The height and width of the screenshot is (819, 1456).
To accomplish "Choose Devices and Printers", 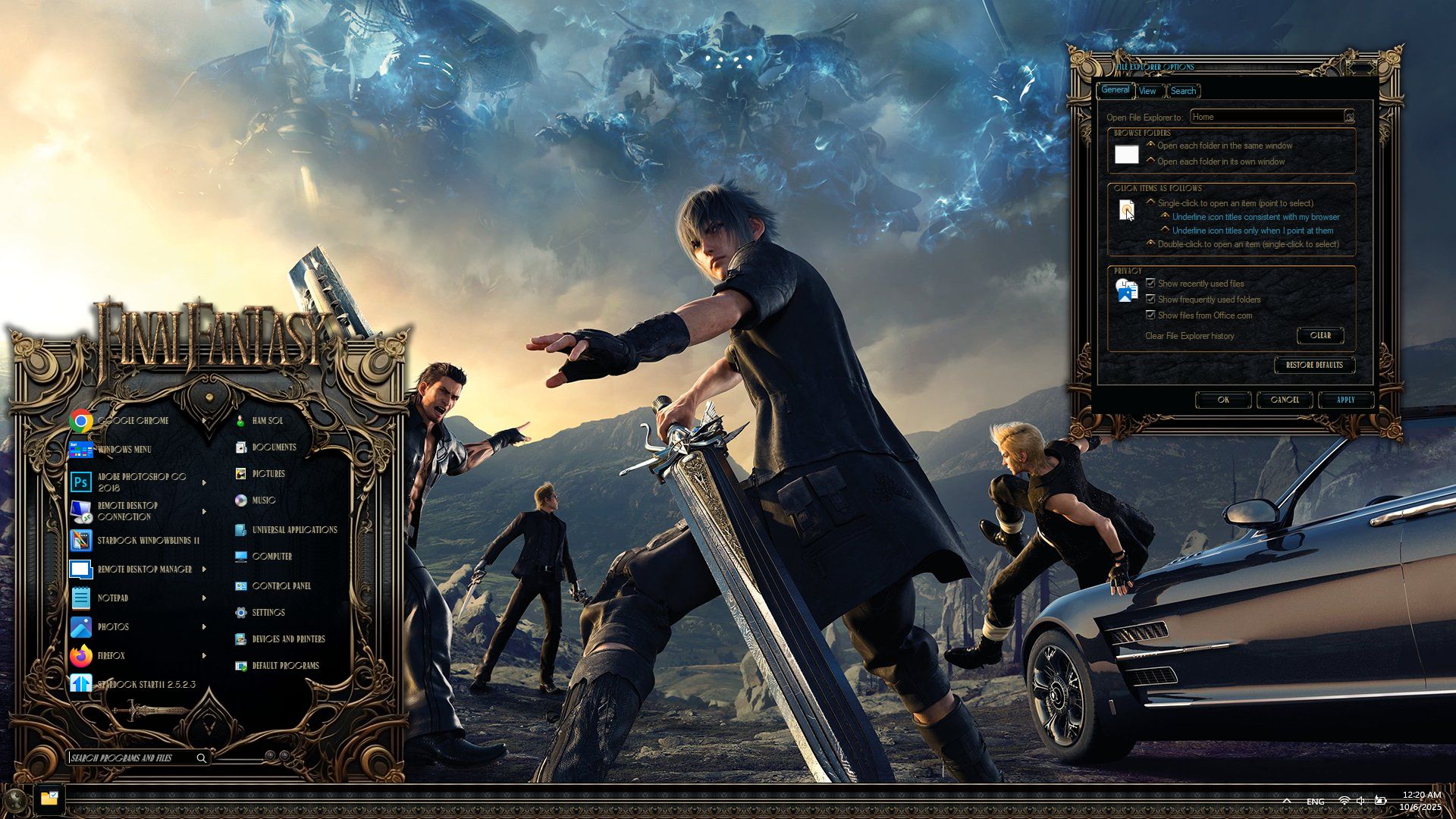I will pos(287,639).
